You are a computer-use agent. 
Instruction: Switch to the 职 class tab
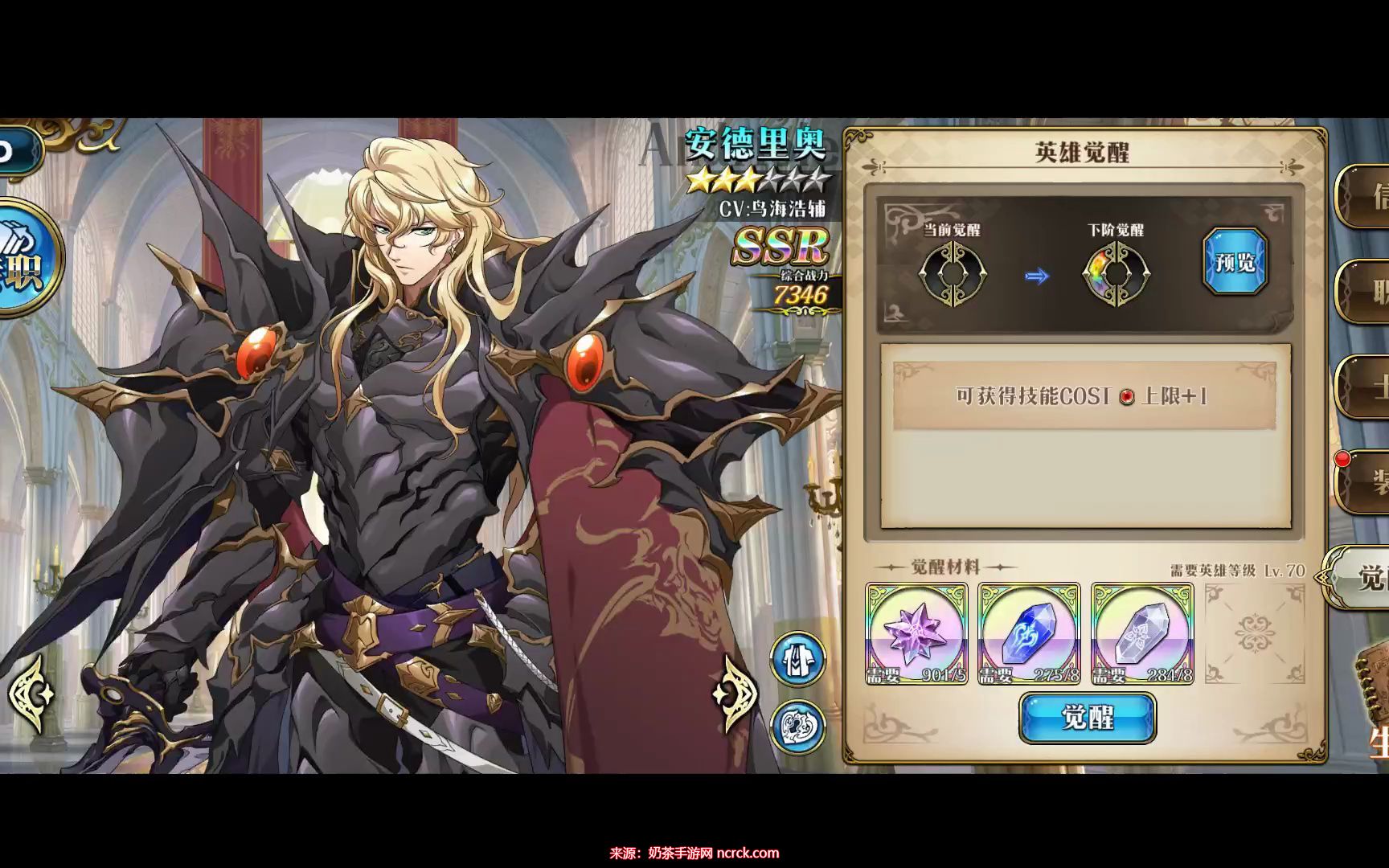(1366, 292)
